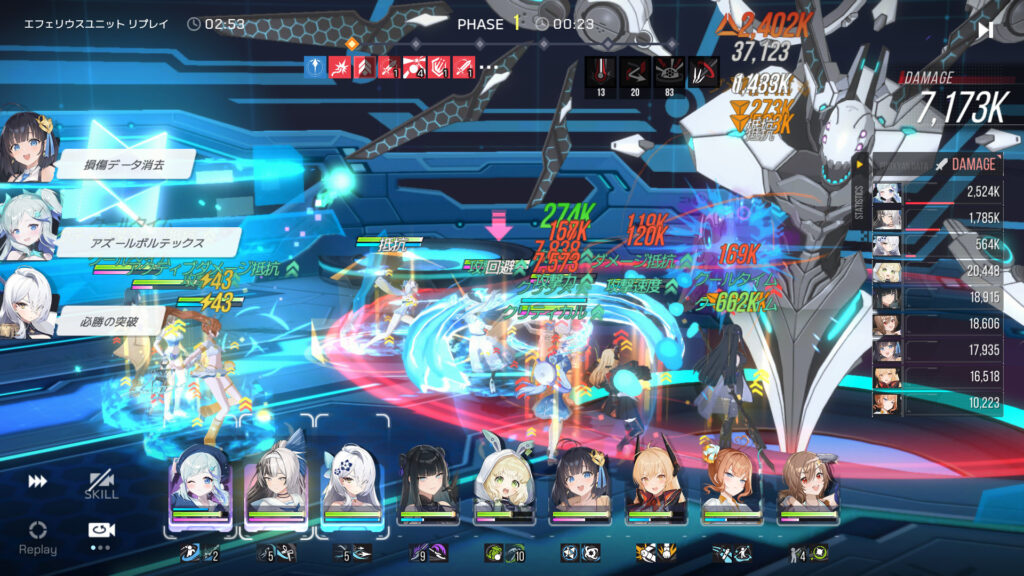The height and width of the screenshot is (576, 1024).
Task: Select the grey-haired character card with dark ears
Action: coord(275,486)
